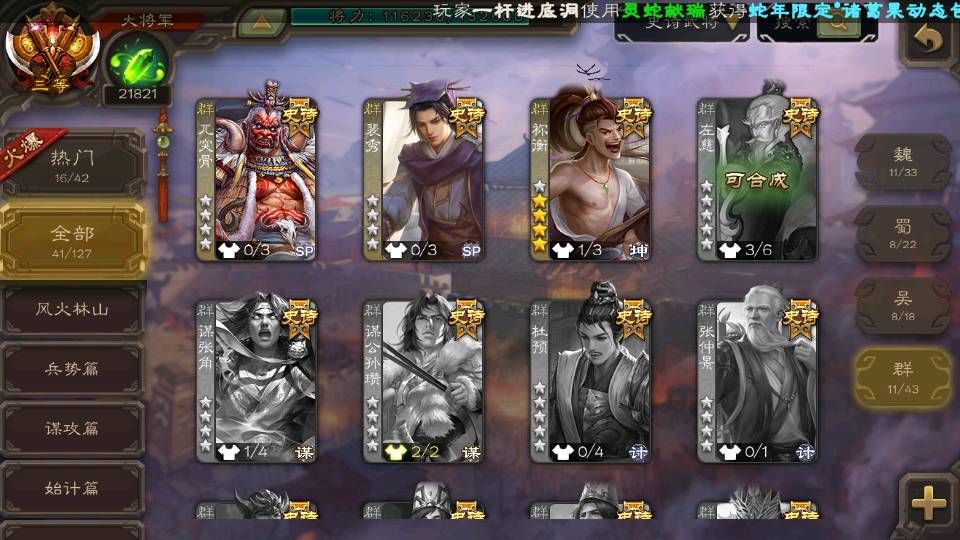Click the yellow back arrow button
The image size is (960, 540).
coord(930,40)
